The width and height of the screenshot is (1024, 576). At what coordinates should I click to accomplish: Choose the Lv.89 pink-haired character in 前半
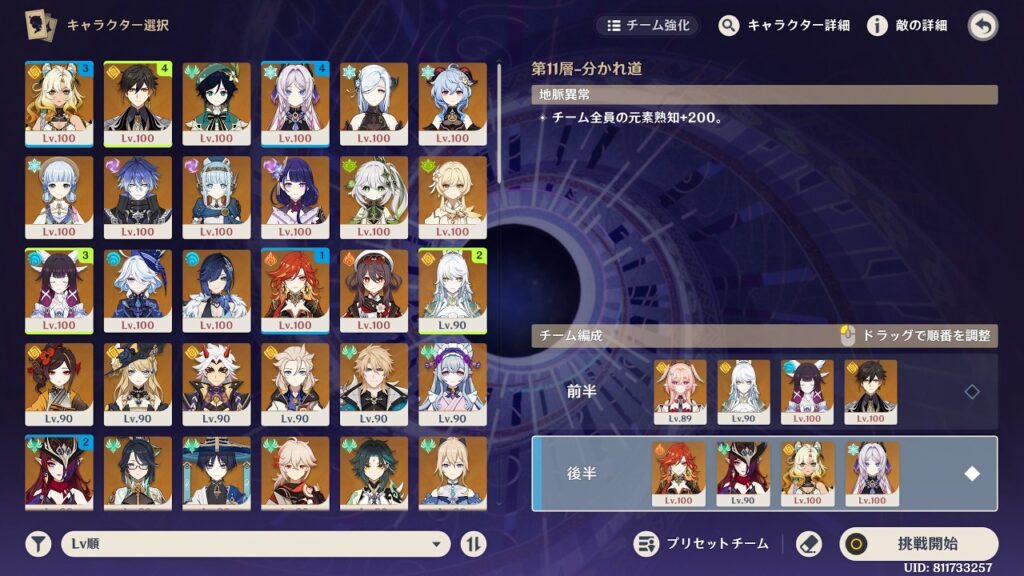coord(680,387)
